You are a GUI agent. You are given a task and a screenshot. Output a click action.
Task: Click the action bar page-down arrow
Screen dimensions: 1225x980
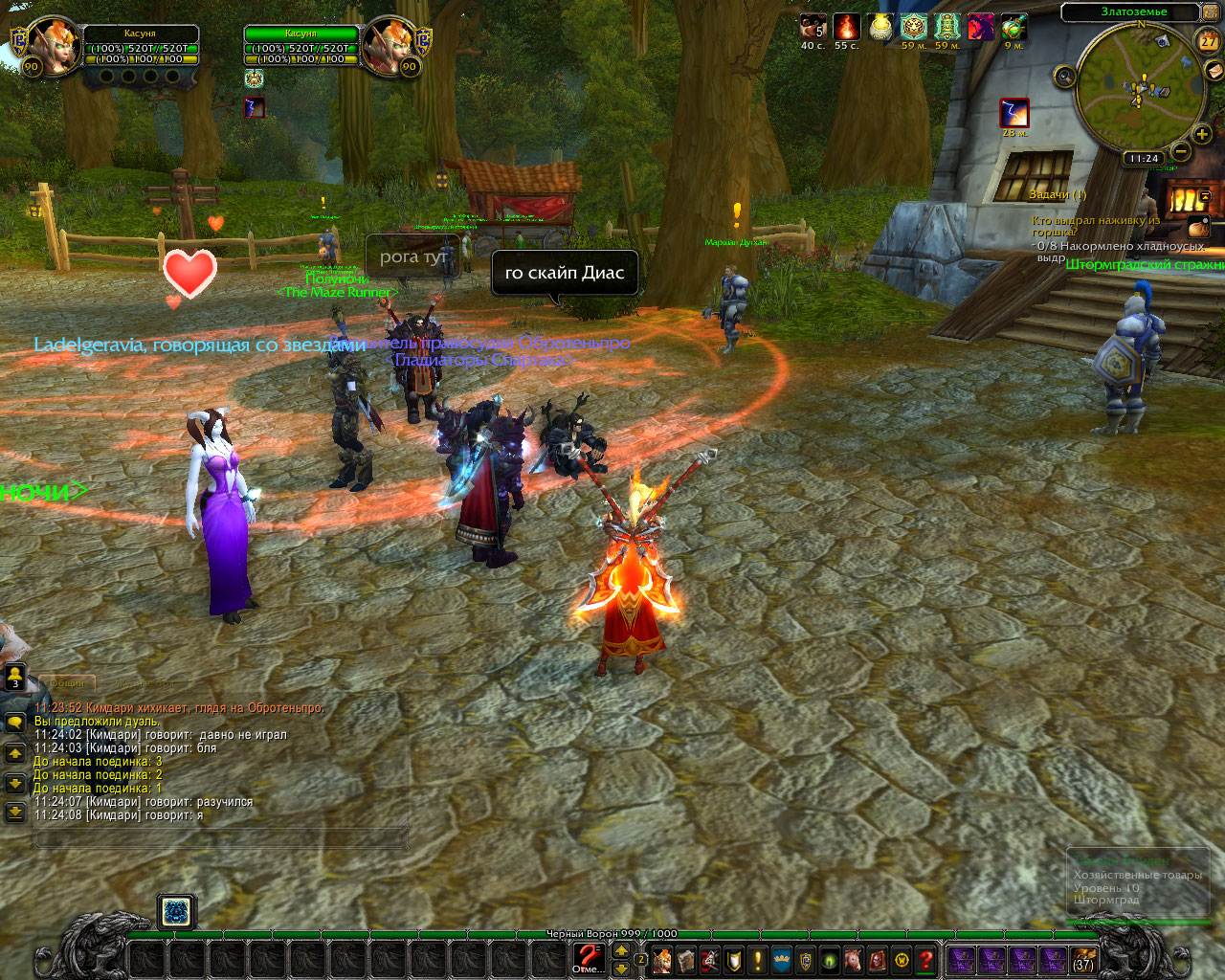[621, 969]
